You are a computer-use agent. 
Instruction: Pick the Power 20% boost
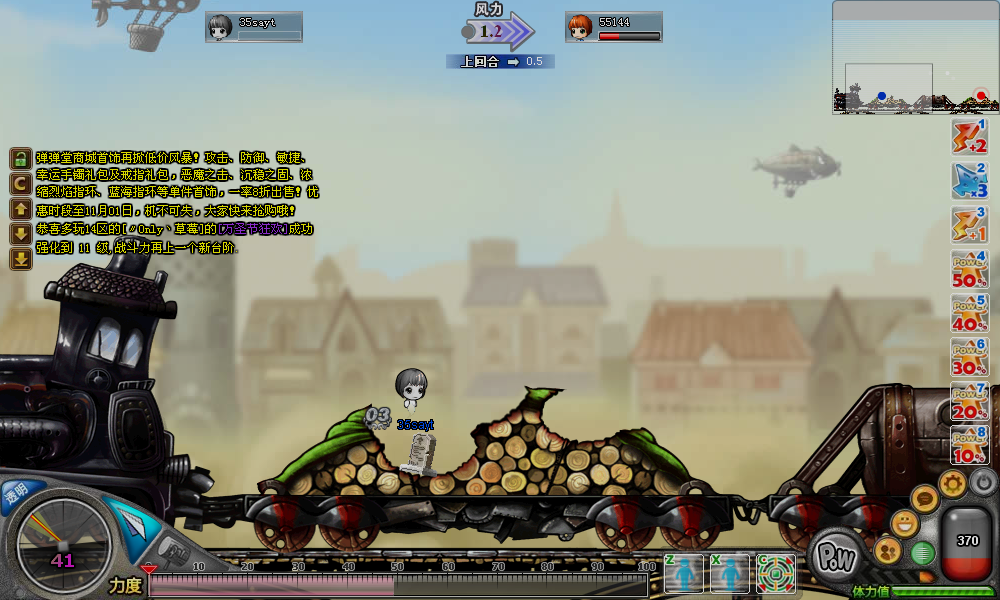click(x=969, y=400)
